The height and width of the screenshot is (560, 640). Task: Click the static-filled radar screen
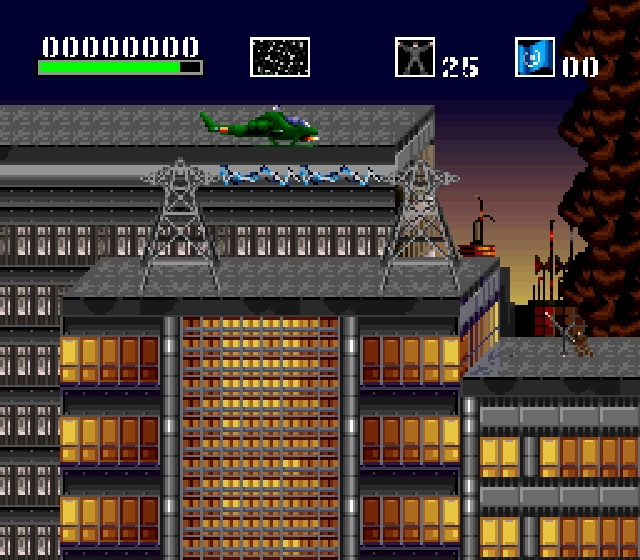pyautogui.click(x=280, y=57)
